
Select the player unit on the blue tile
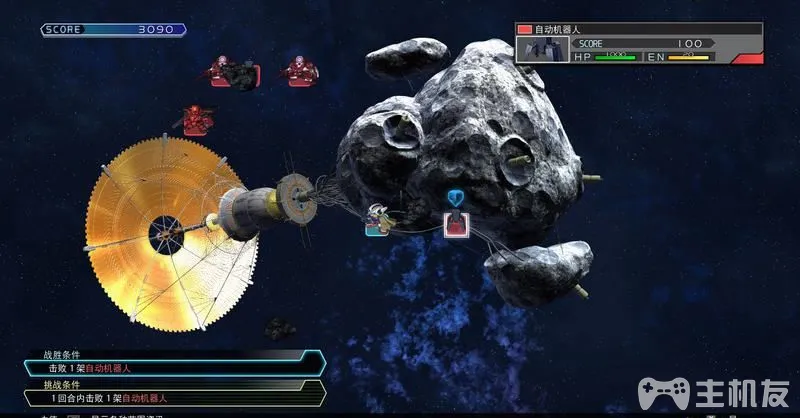[x=377, y=221]
